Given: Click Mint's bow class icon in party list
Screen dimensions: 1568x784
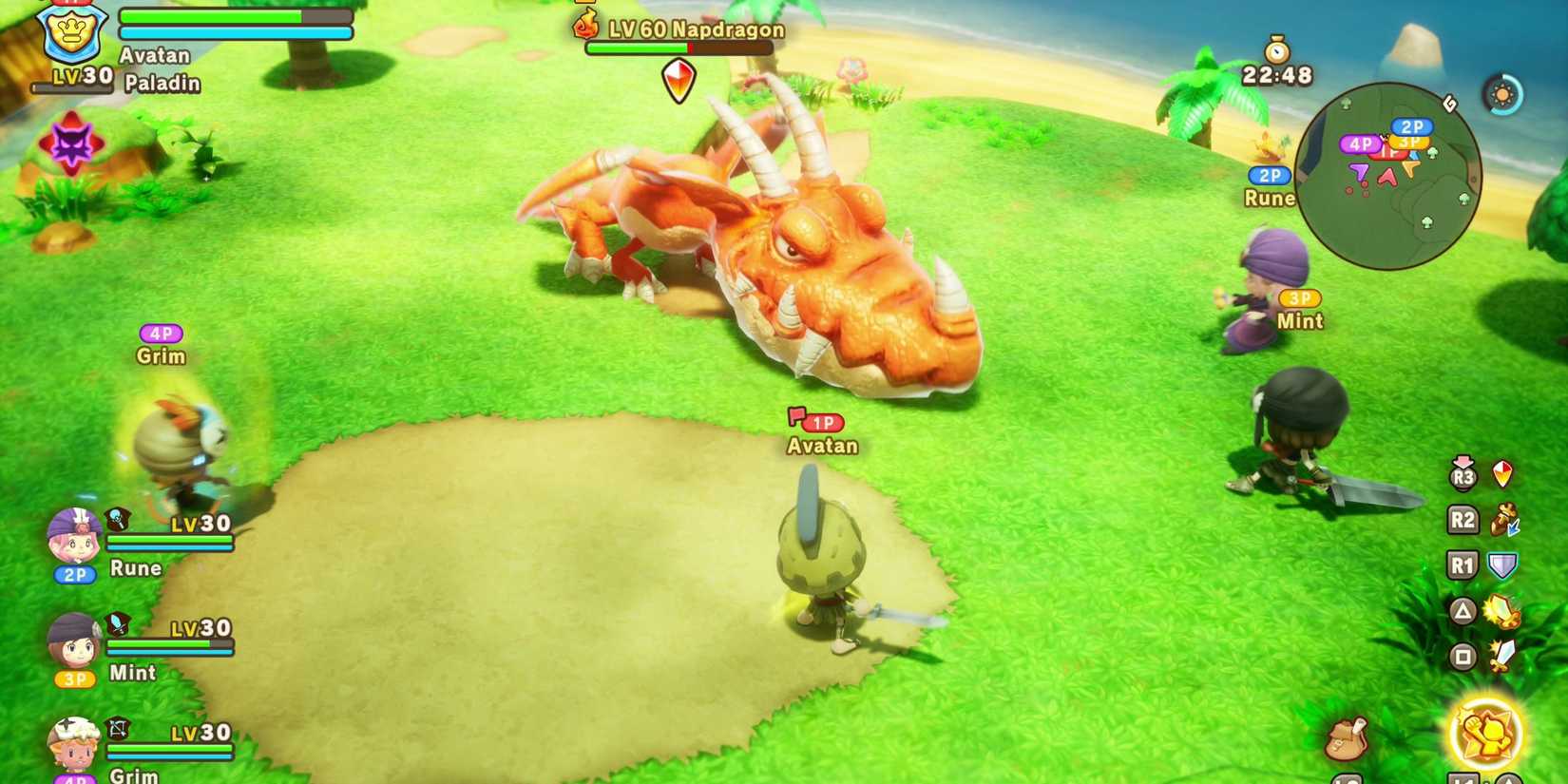Looking at the screenshot, I should click(116, 624).
